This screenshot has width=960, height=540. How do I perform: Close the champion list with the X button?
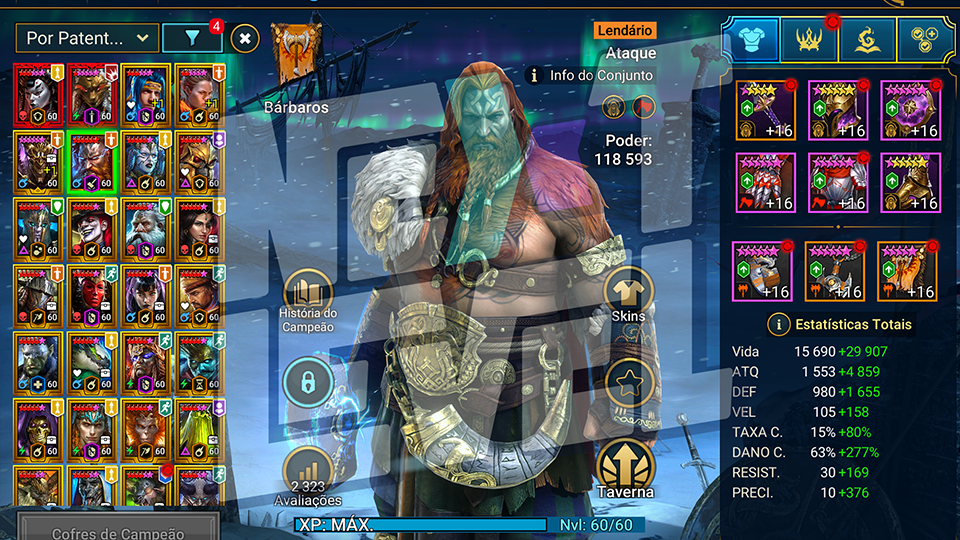[245, 39]
